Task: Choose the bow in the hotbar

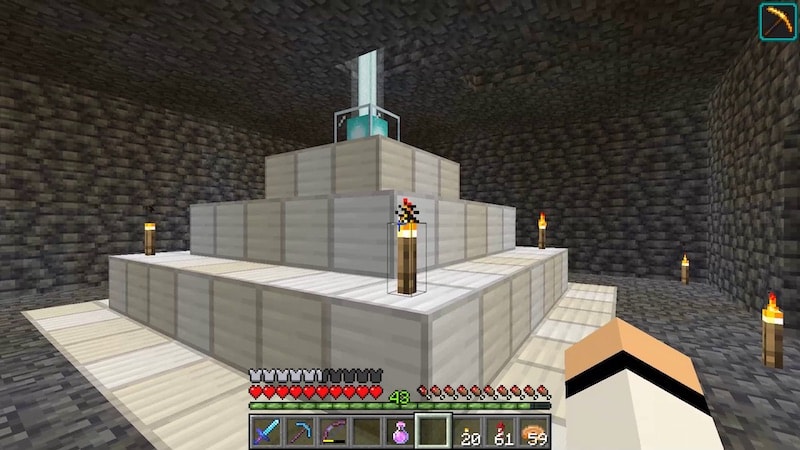Action: coord(333,432)
